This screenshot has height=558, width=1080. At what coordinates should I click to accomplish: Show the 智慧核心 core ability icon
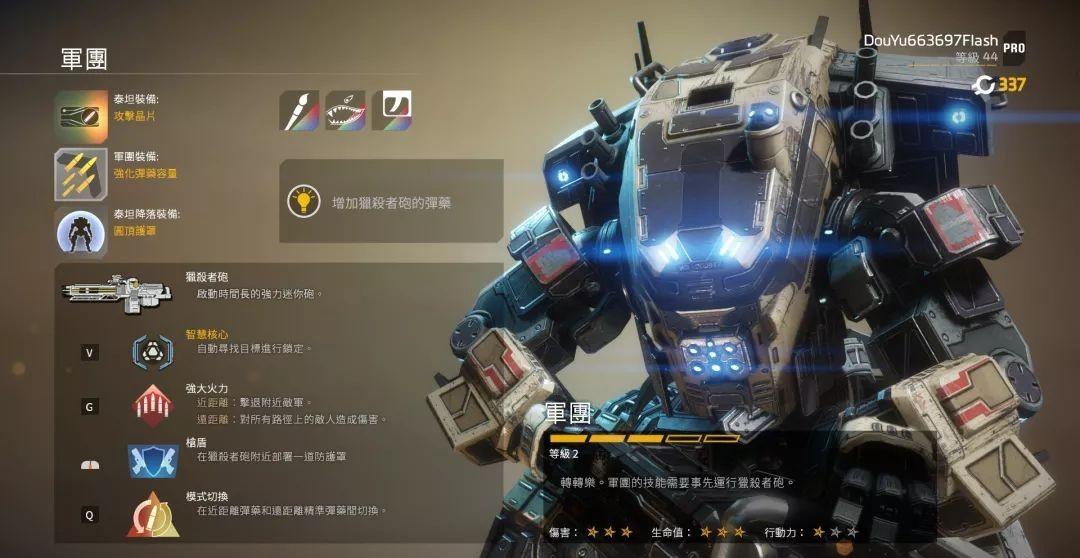[152, 350]
